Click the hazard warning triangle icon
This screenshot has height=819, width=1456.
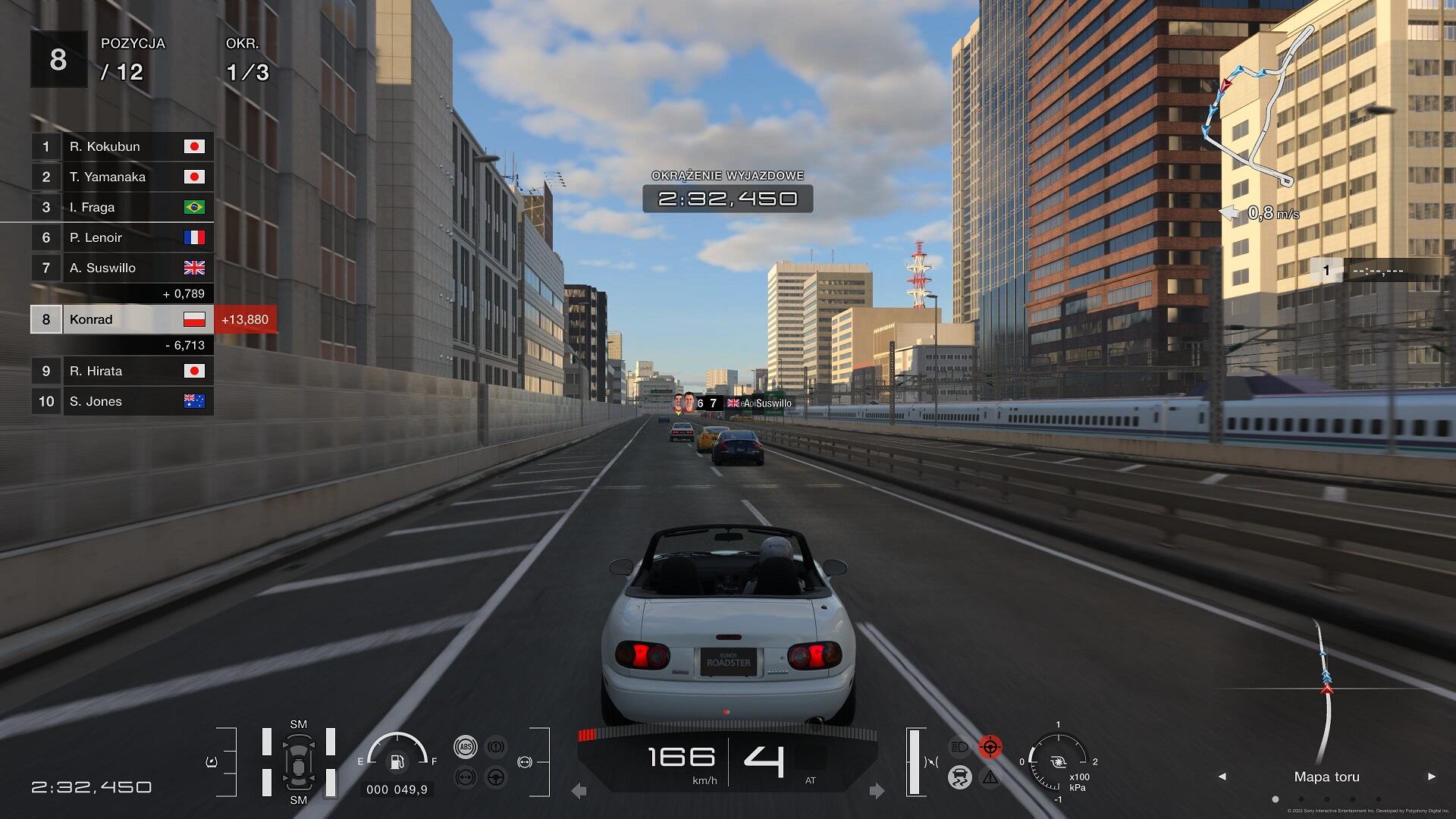(x=990, y=777)
